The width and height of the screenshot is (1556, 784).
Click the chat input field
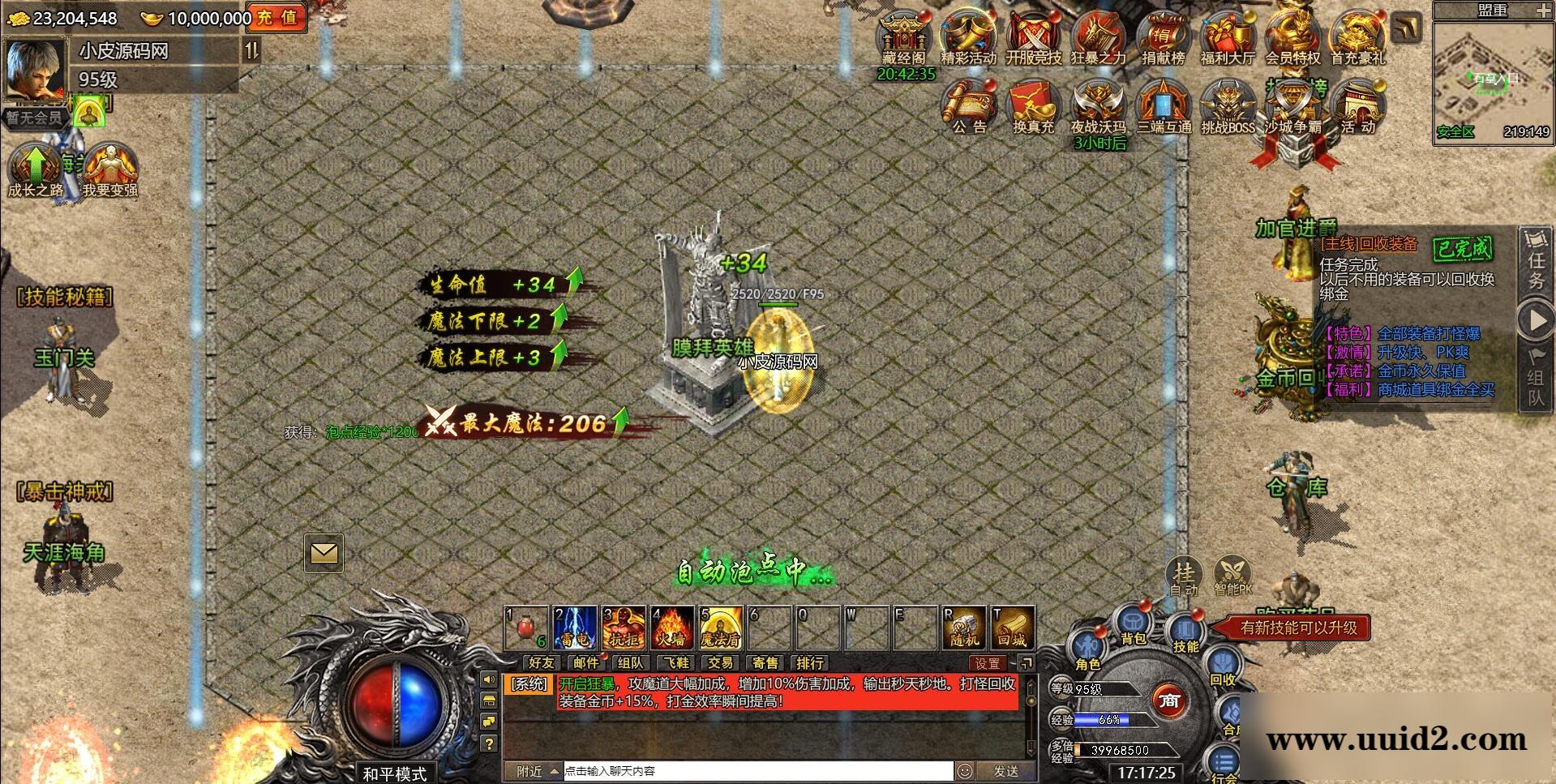pos(757,771)
